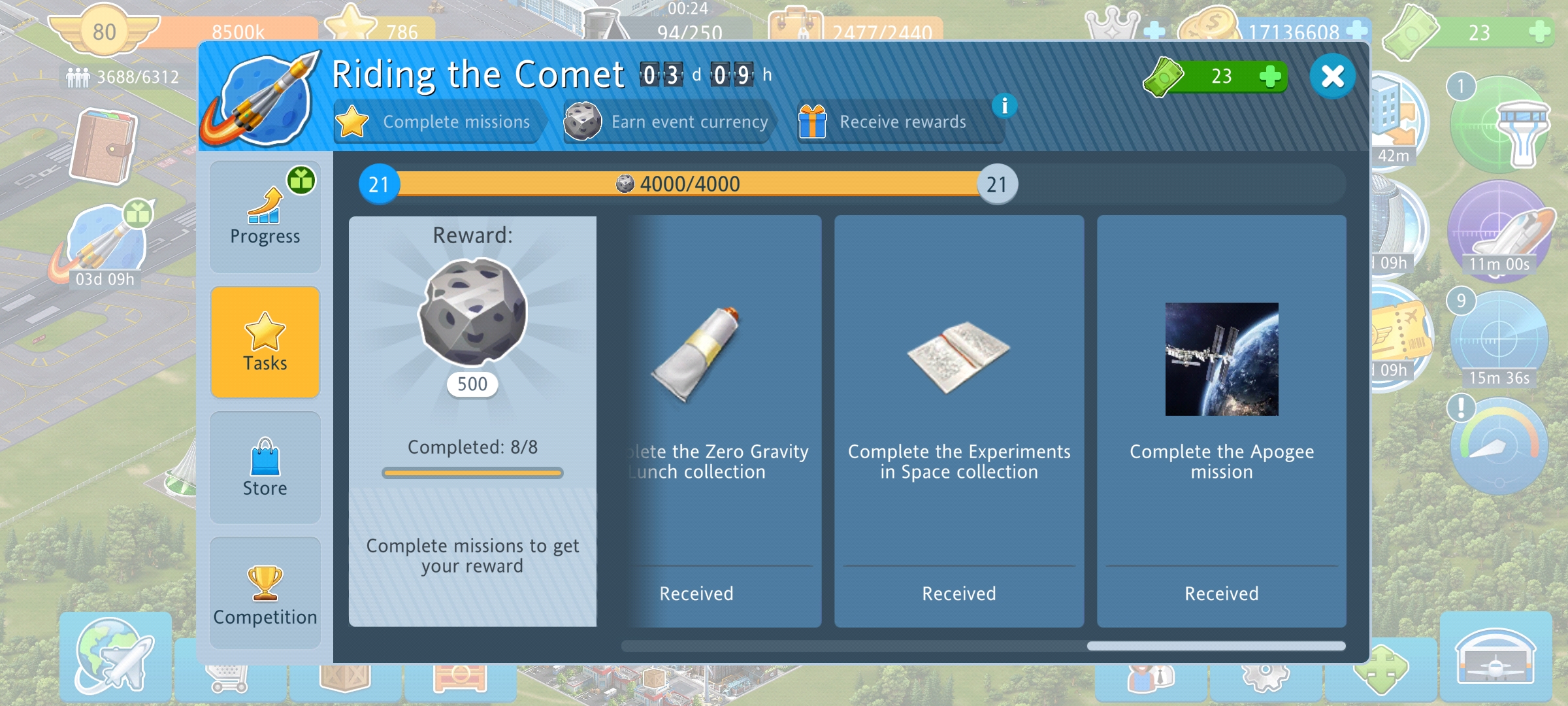Open the Competition tab

point(265,593)
